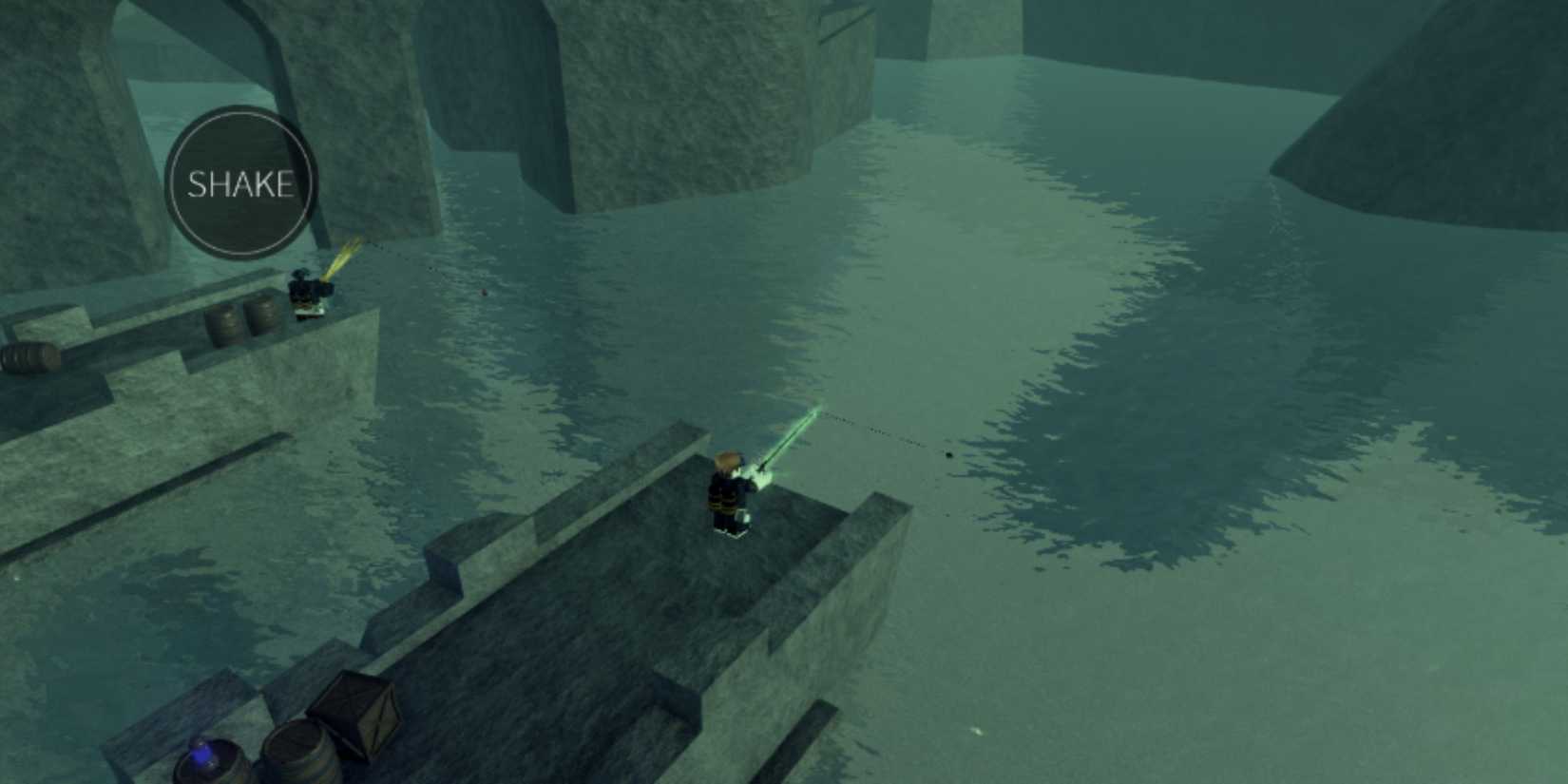Click the red bobber floating in the water
The width and height of the screenshot is (1568, 784).
(484, 293)
